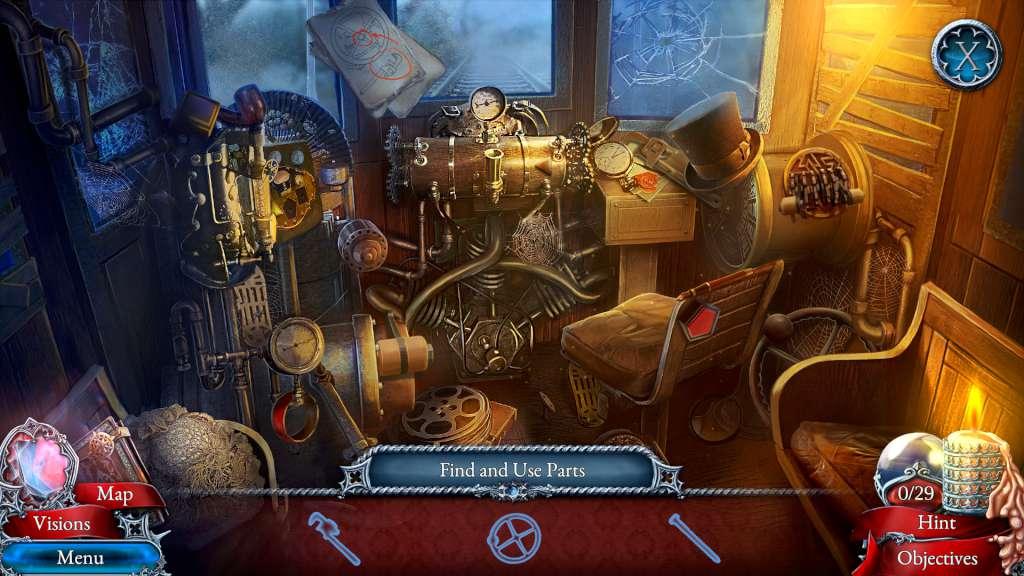This screenshot has height=576, width=1024.
Task: Close the hidden object scene with X
Action: coord(966,54)
